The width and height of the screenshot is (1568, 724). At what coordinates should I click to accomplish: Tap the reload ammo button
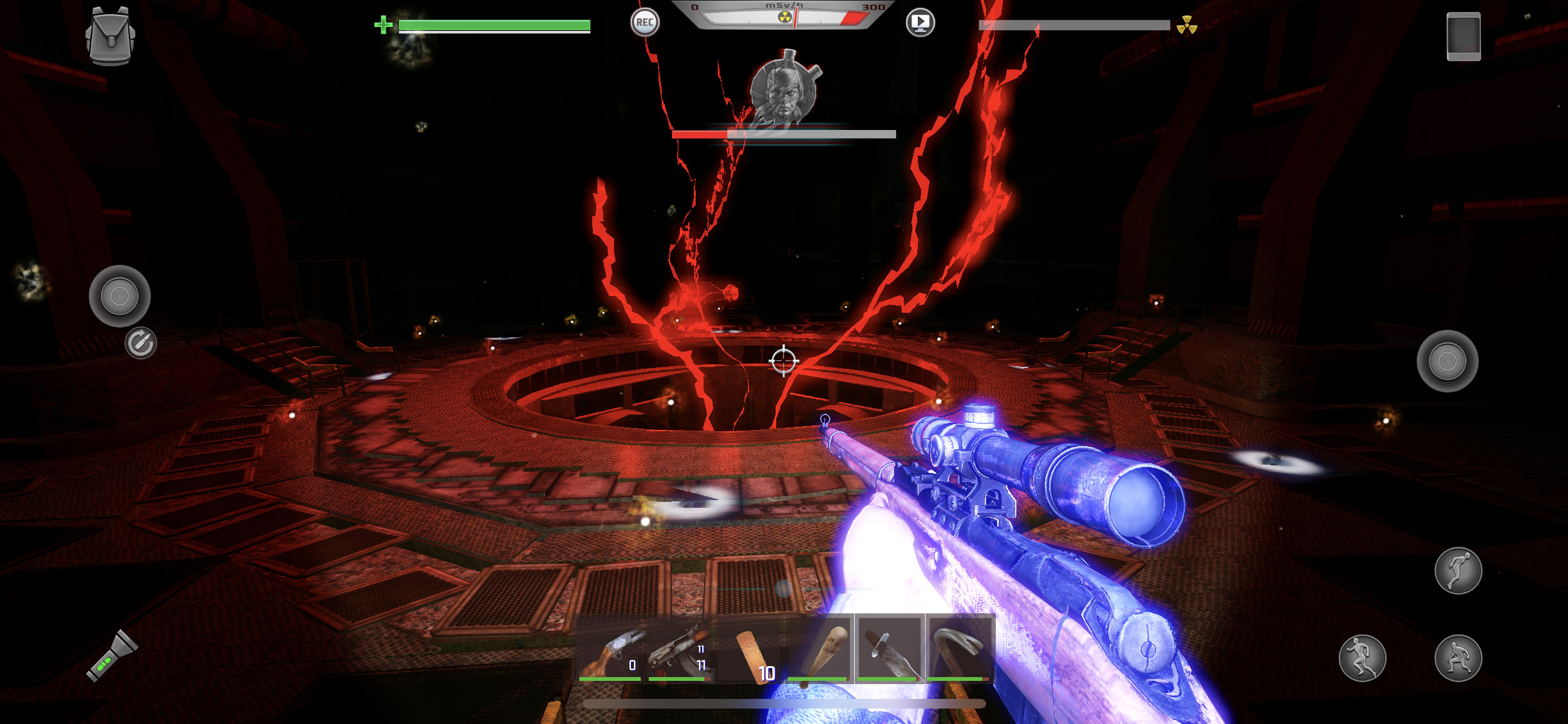[x=140, y=343]
